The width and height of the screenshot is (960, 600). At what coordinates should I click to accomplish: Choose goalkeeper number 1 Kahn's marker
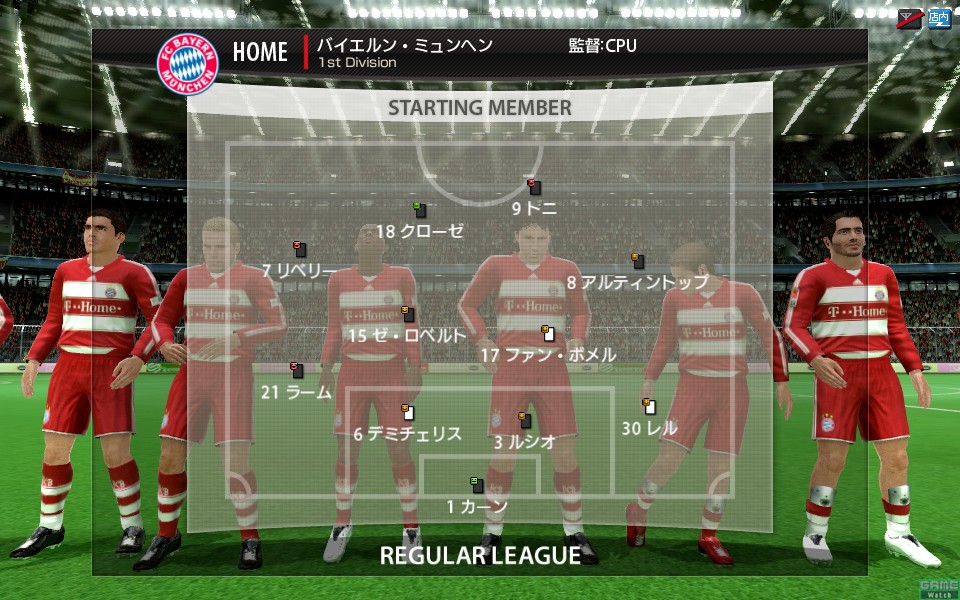click(477, 485)
